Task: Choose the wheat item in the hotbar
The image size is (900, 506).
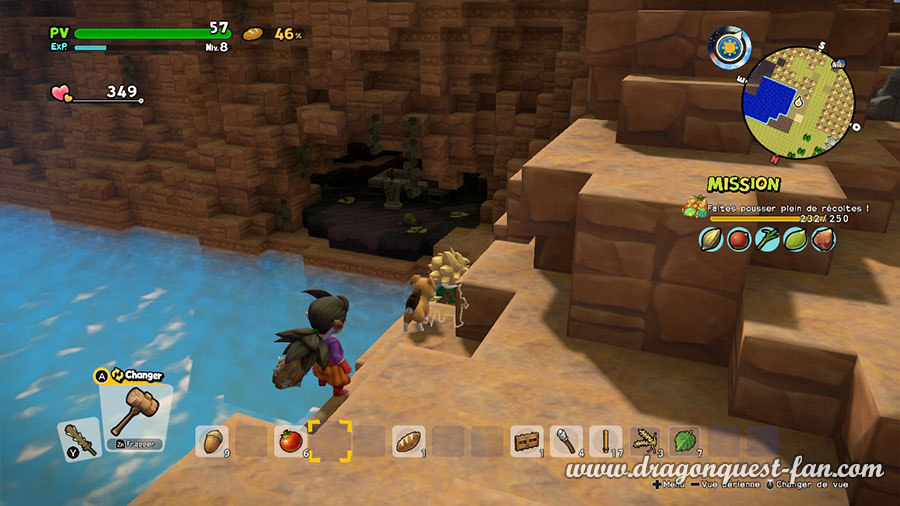Action: click(645, 441)
